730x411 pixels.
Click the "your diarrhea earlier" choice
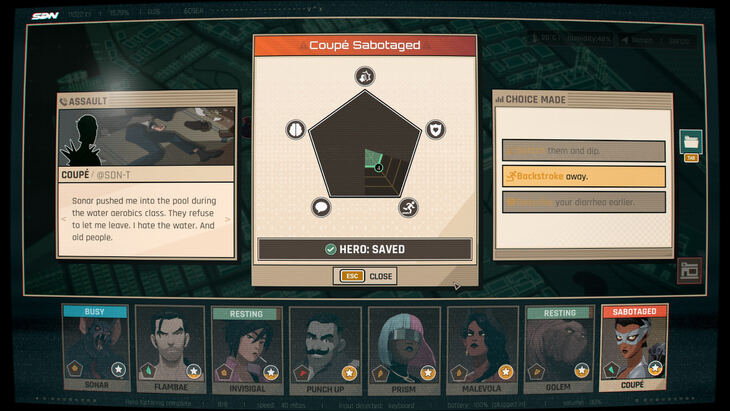584,201
